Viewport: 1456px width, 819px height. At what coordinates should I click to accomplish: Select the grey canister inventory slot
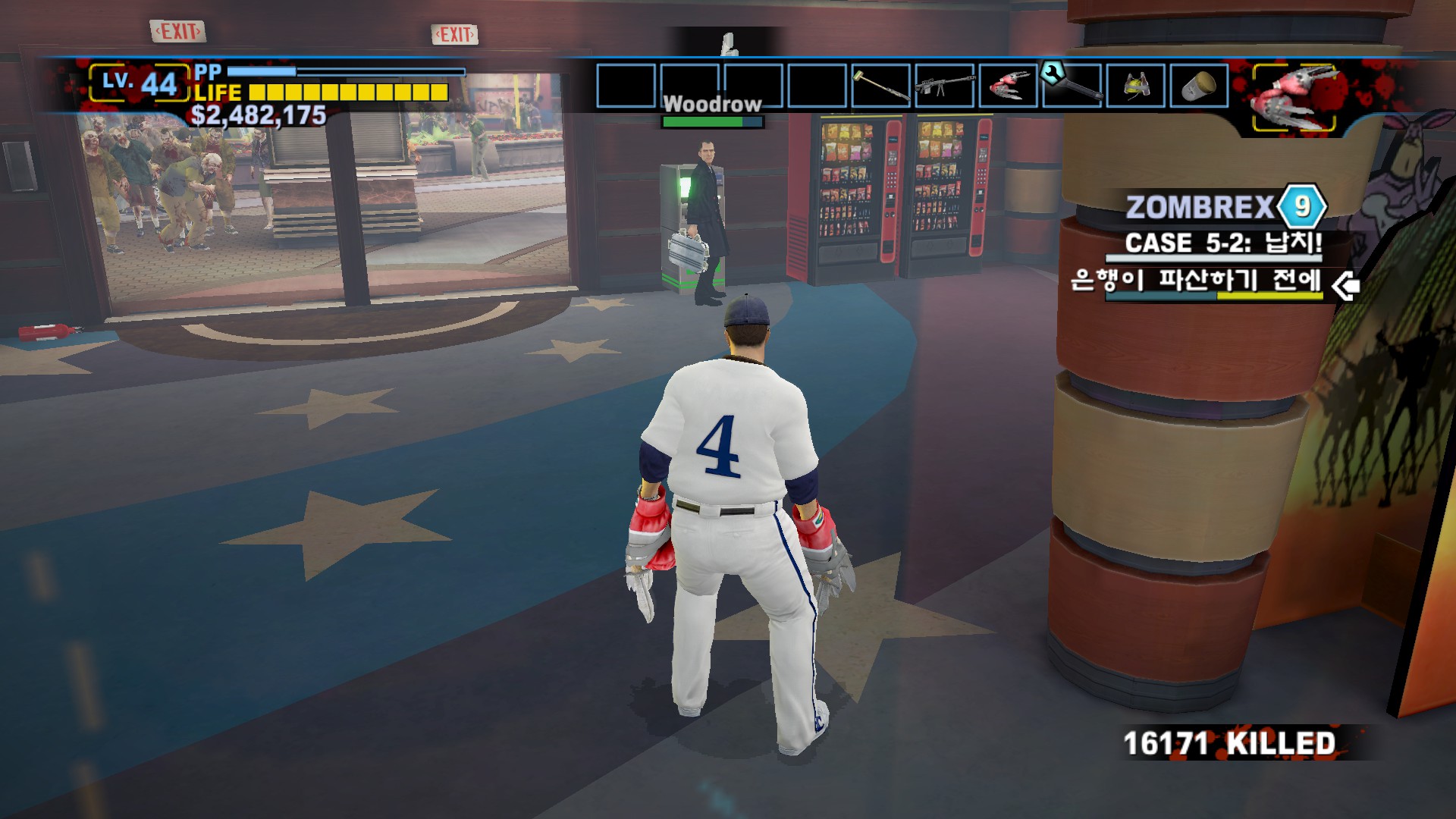(1199, 86)
